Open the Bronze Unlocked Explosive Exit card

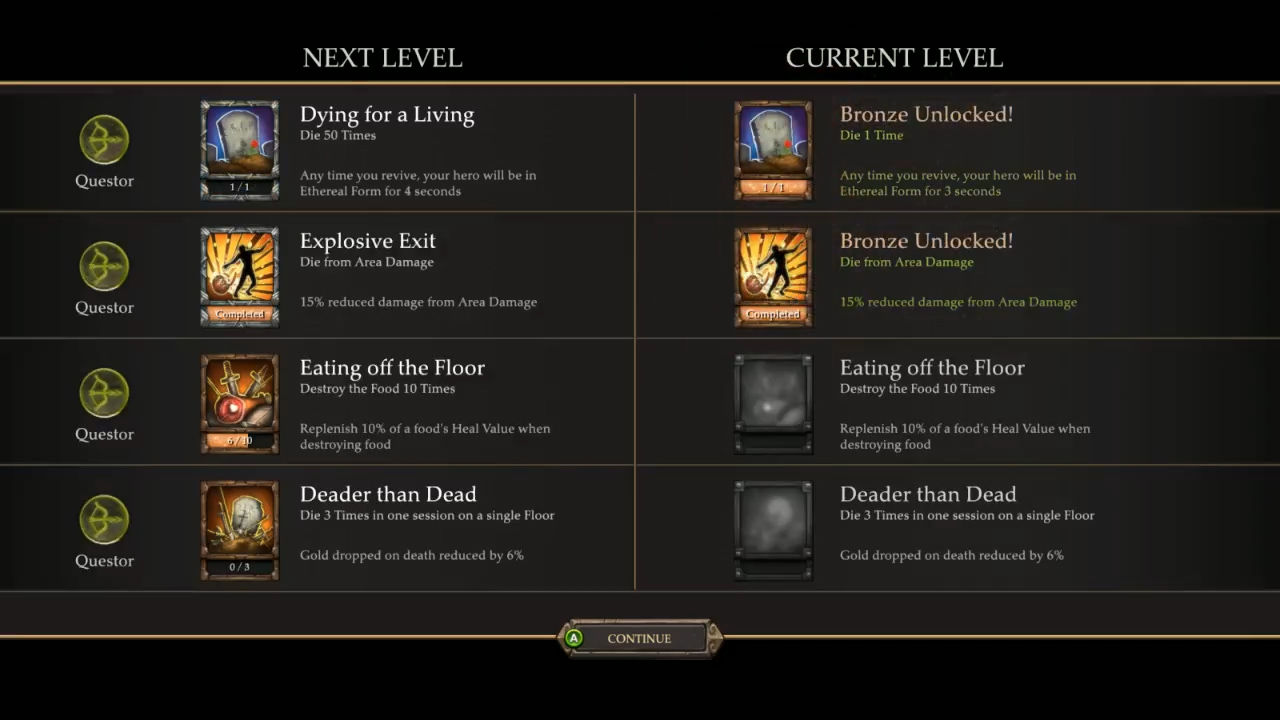(x=773, y=276)
